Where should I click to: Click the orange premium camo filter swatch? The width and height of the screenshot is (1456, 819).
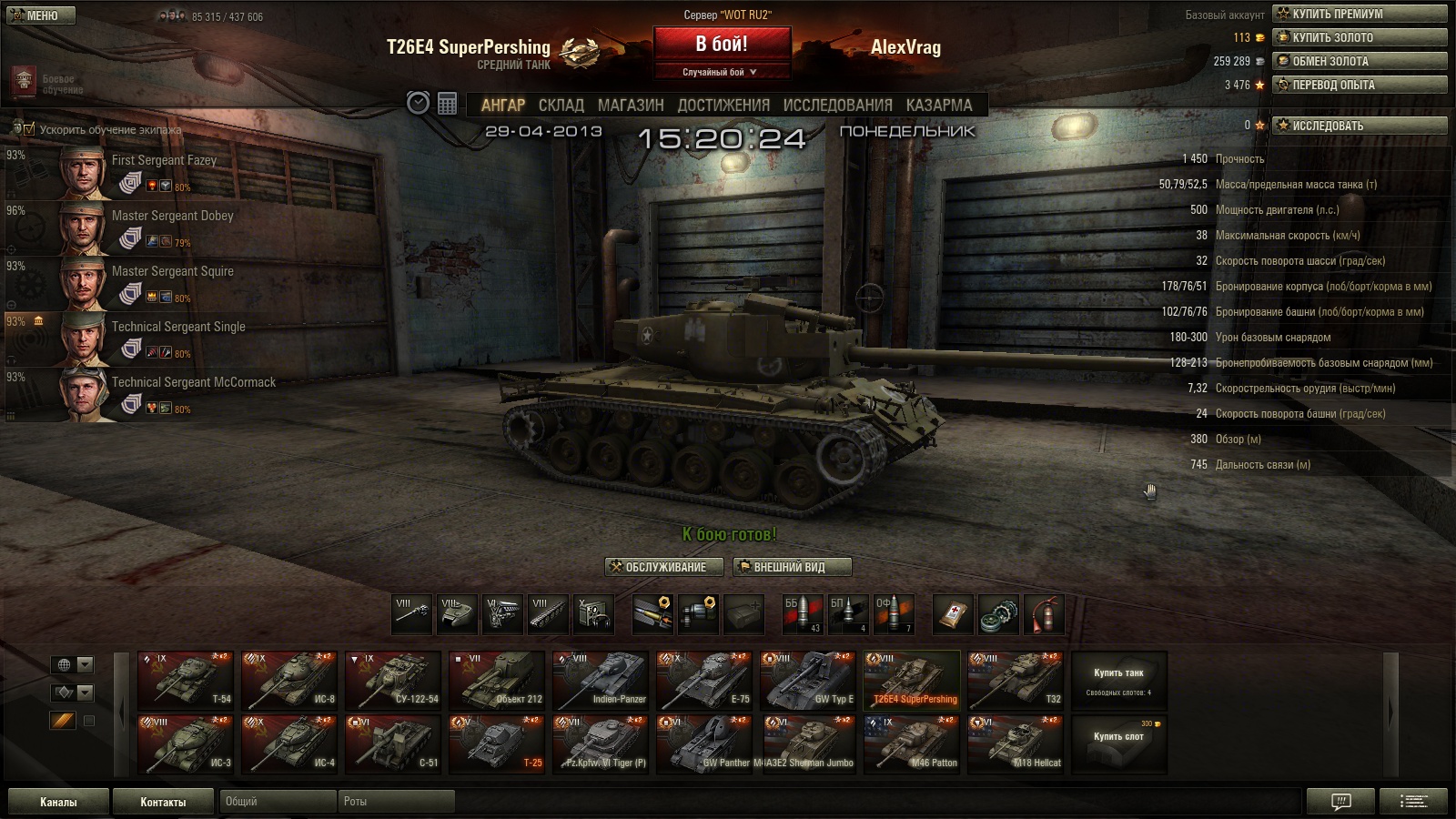coord(61,720)
